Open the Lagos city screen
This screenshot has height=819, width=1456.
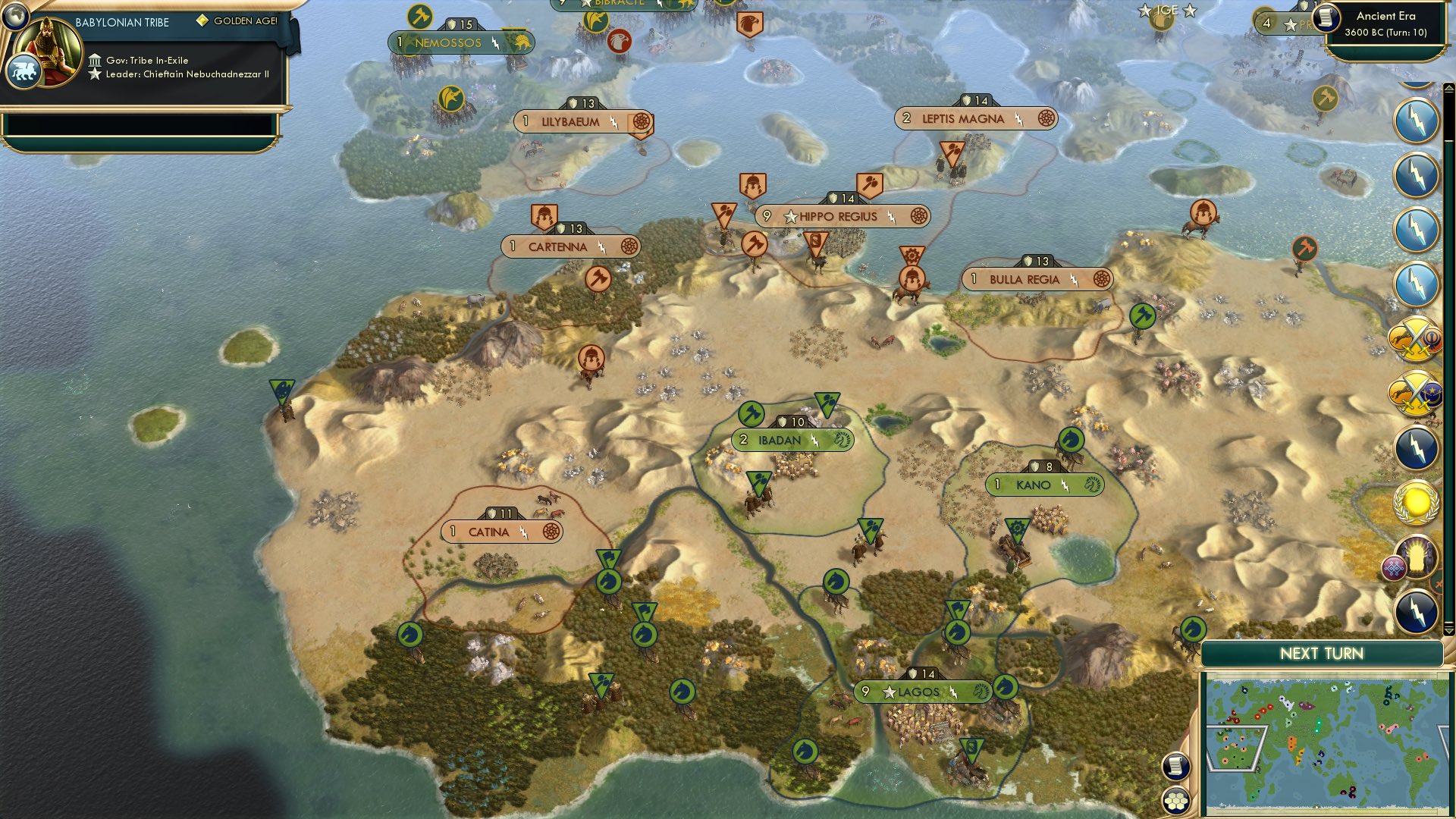919,692
